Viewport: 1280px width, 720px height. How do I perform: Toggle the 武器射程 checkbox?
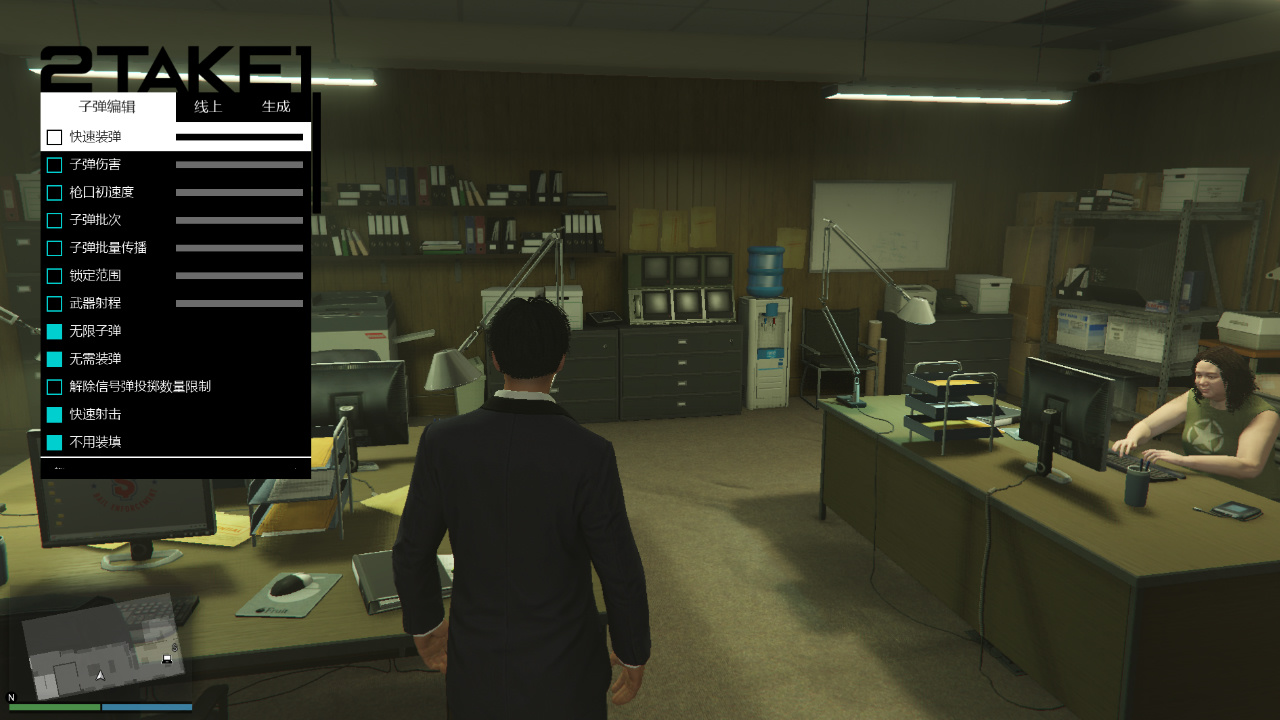(55, 303)
